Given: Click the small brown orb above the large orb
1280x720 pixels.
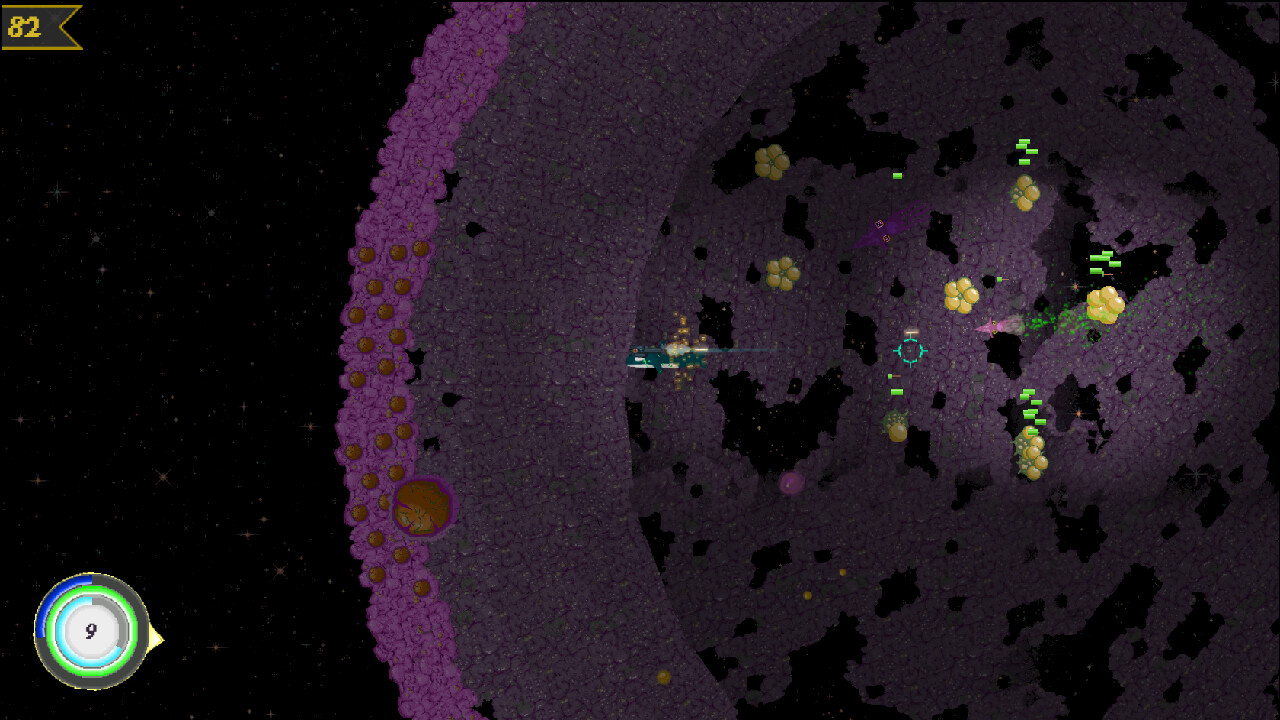Looking at the screenshot, I should [396, 472].
